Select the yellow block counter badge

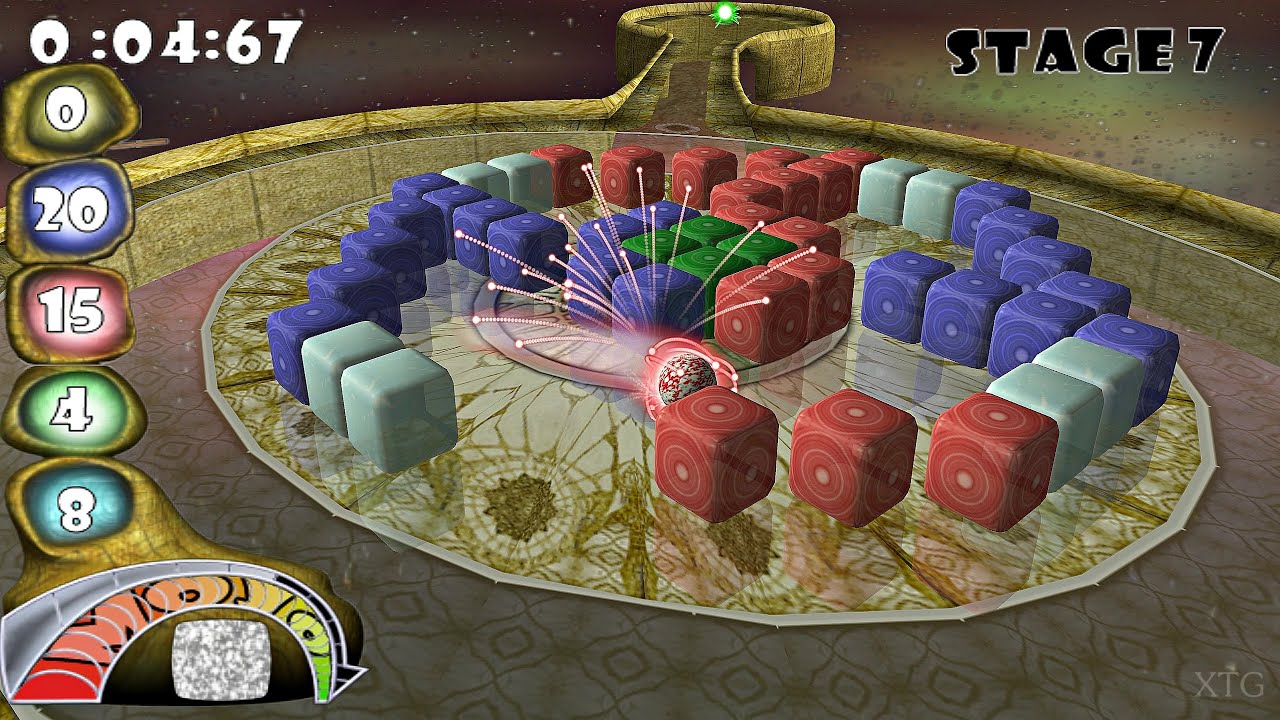coord(65,112)
